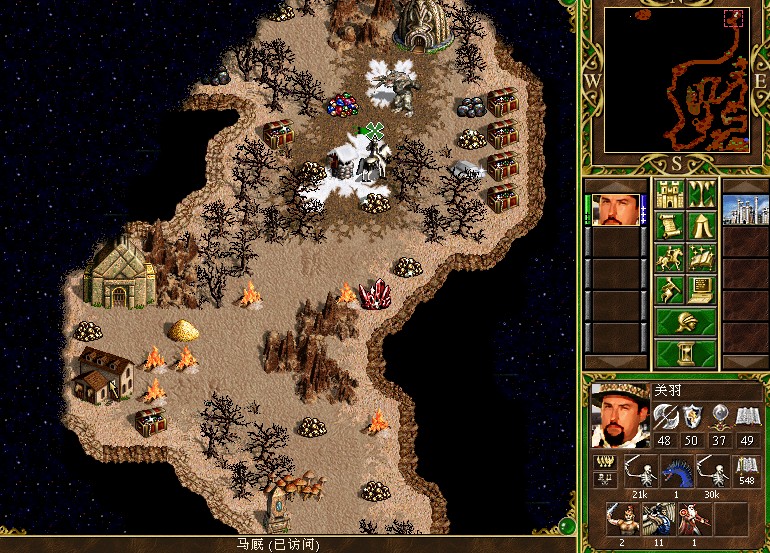End the turn with the hourglass button
This screenshot has height=553, width=770.
click(x=686, y=354)
